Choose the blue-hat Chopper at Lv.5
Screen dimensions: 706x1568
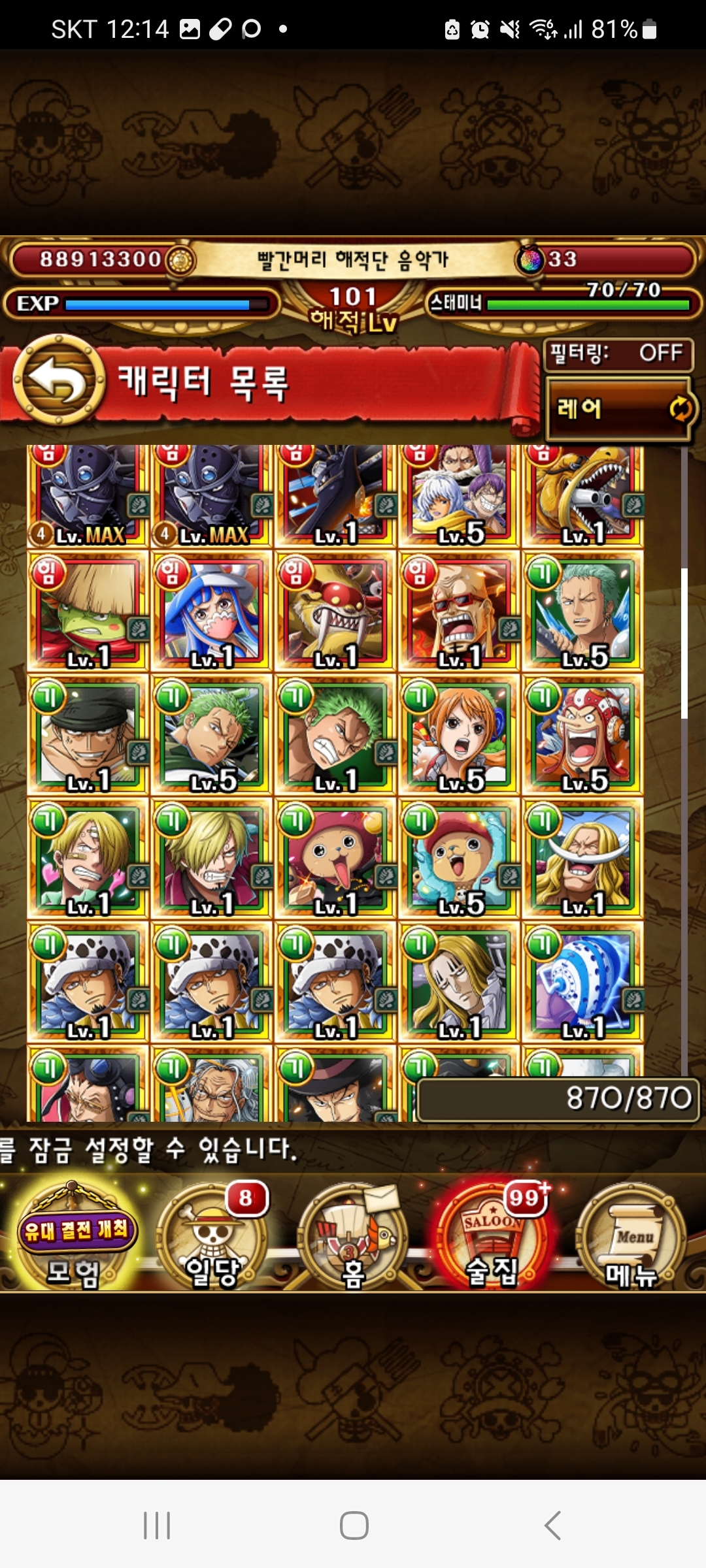(x=459, y=859)
